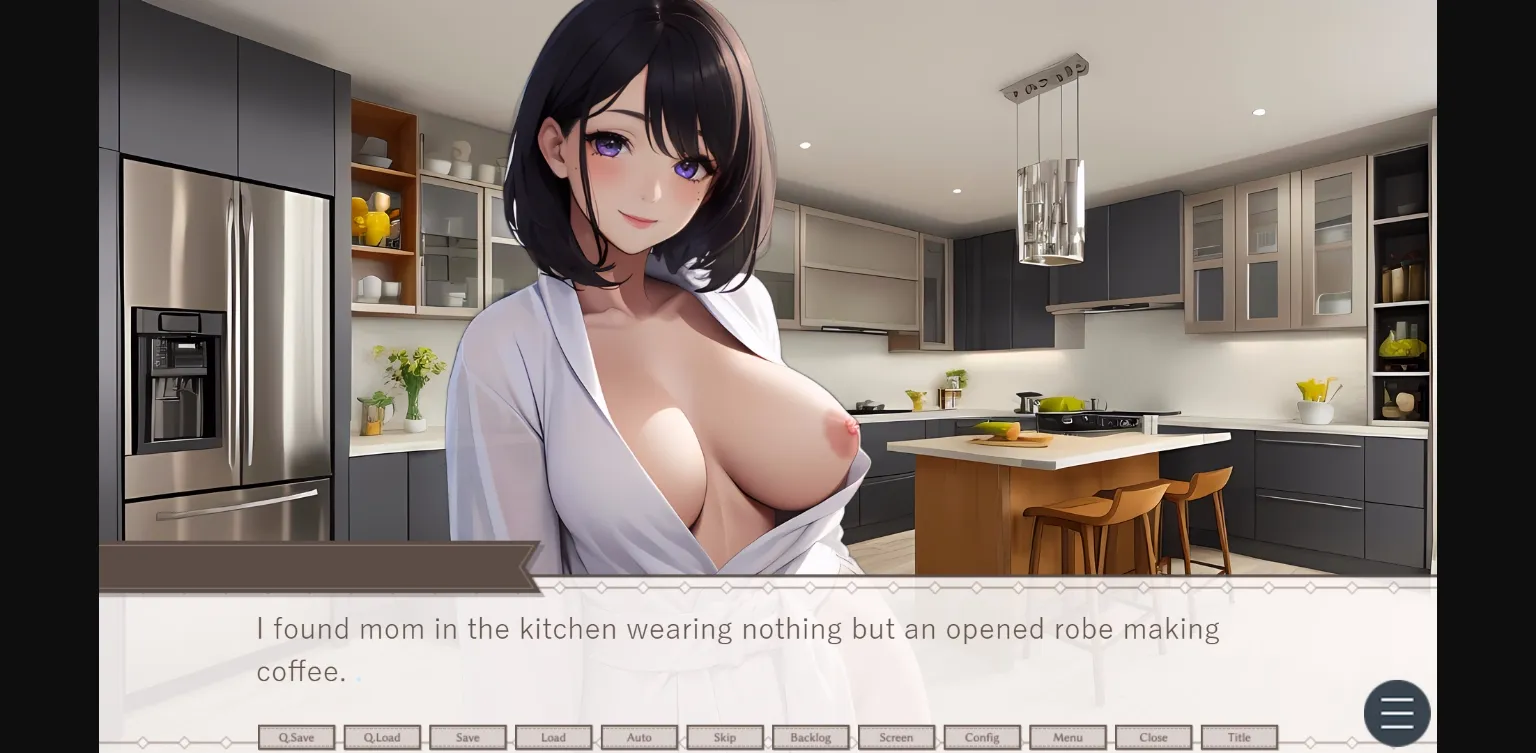This screenshot has height=753, width=1536.
Task: Open the Save screen
Action: point(467,737)
